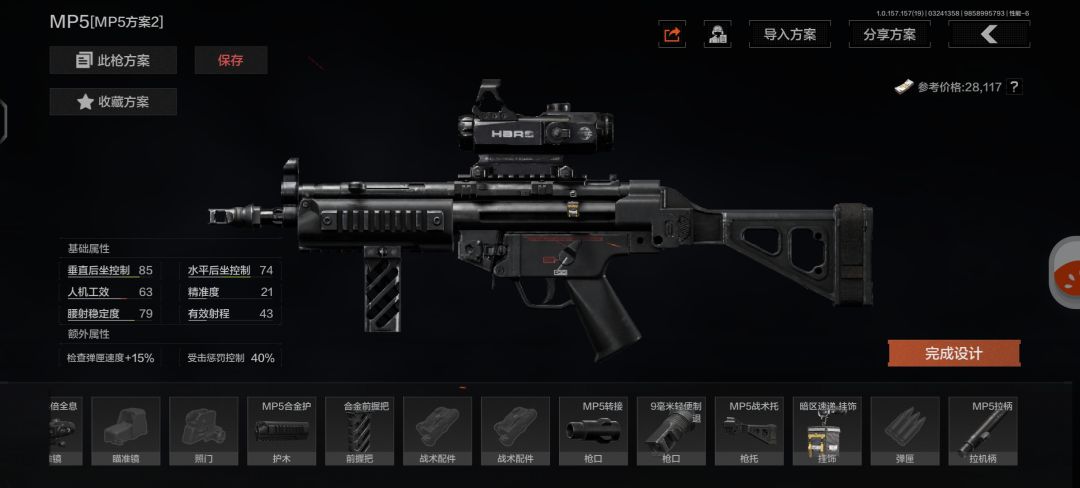This screenshot has width=1080, height=488.
Task: Save the current MP5 scheme
Action: tap(231, 60)
